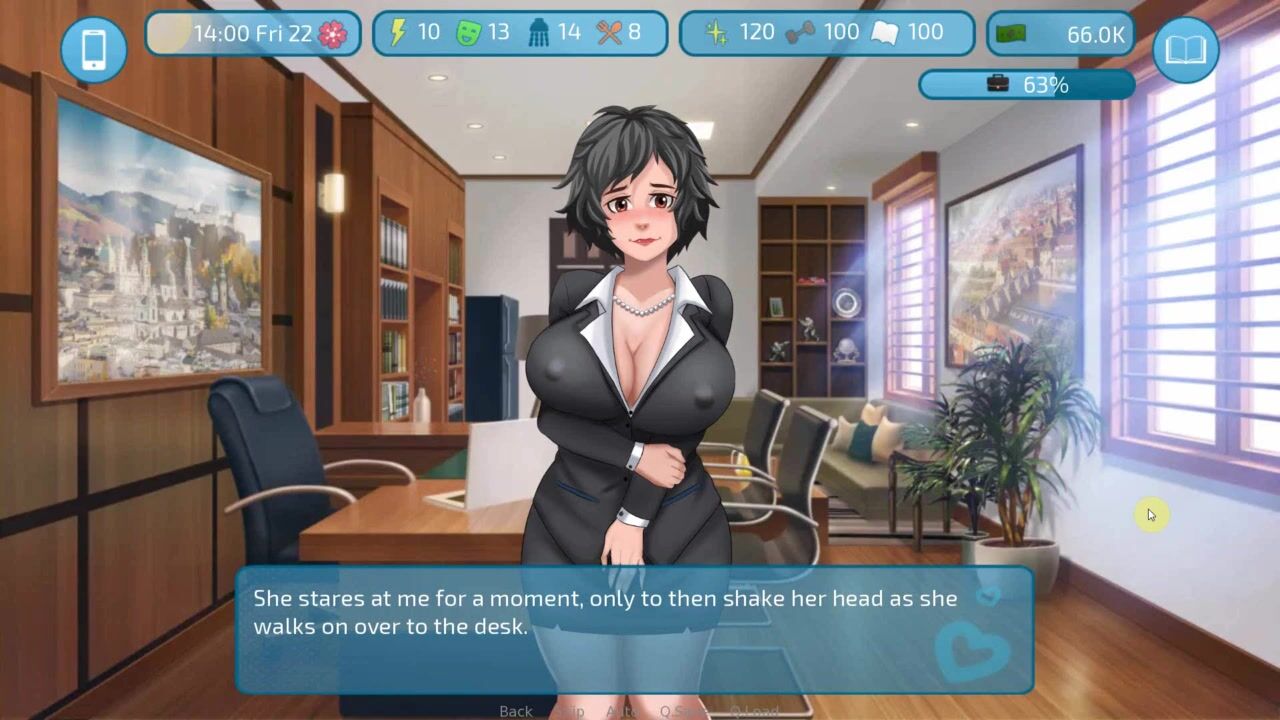Advance the dialogue text box
Screen dimensions: 1280x720
coord(634,629)
